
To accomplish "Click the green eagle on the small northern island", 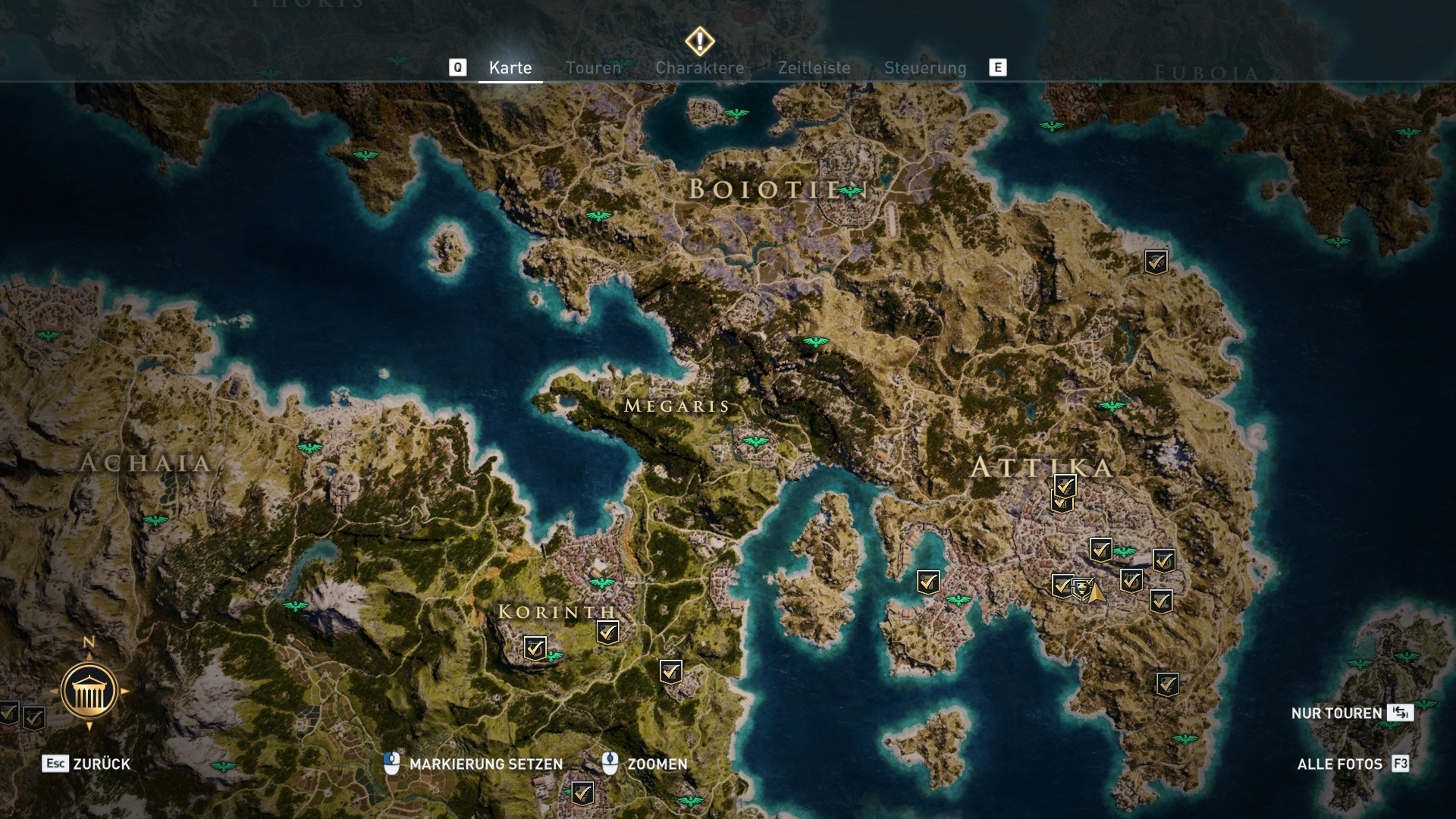I will pyautogui.click(x=736, y=115).
